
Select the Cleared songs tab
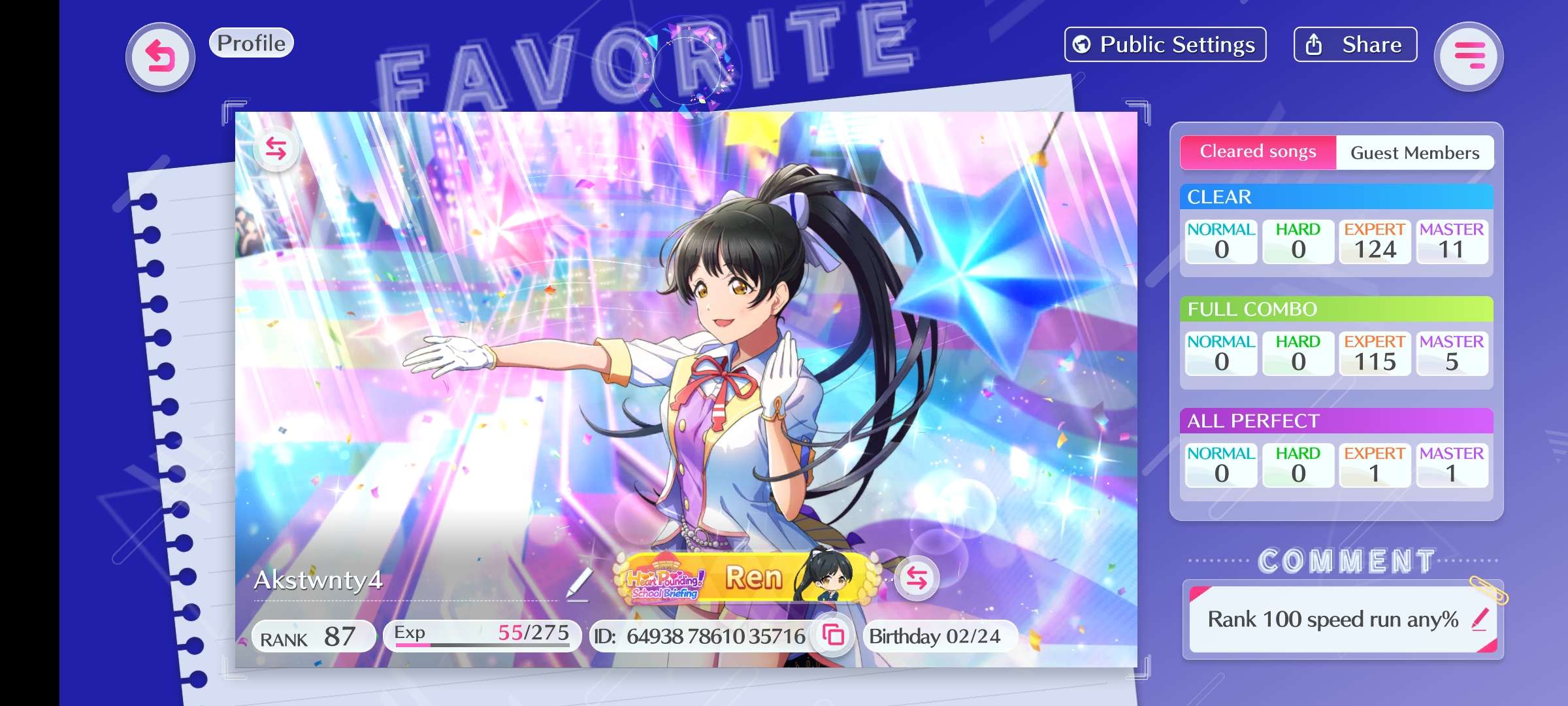[x=1258, y=152]
